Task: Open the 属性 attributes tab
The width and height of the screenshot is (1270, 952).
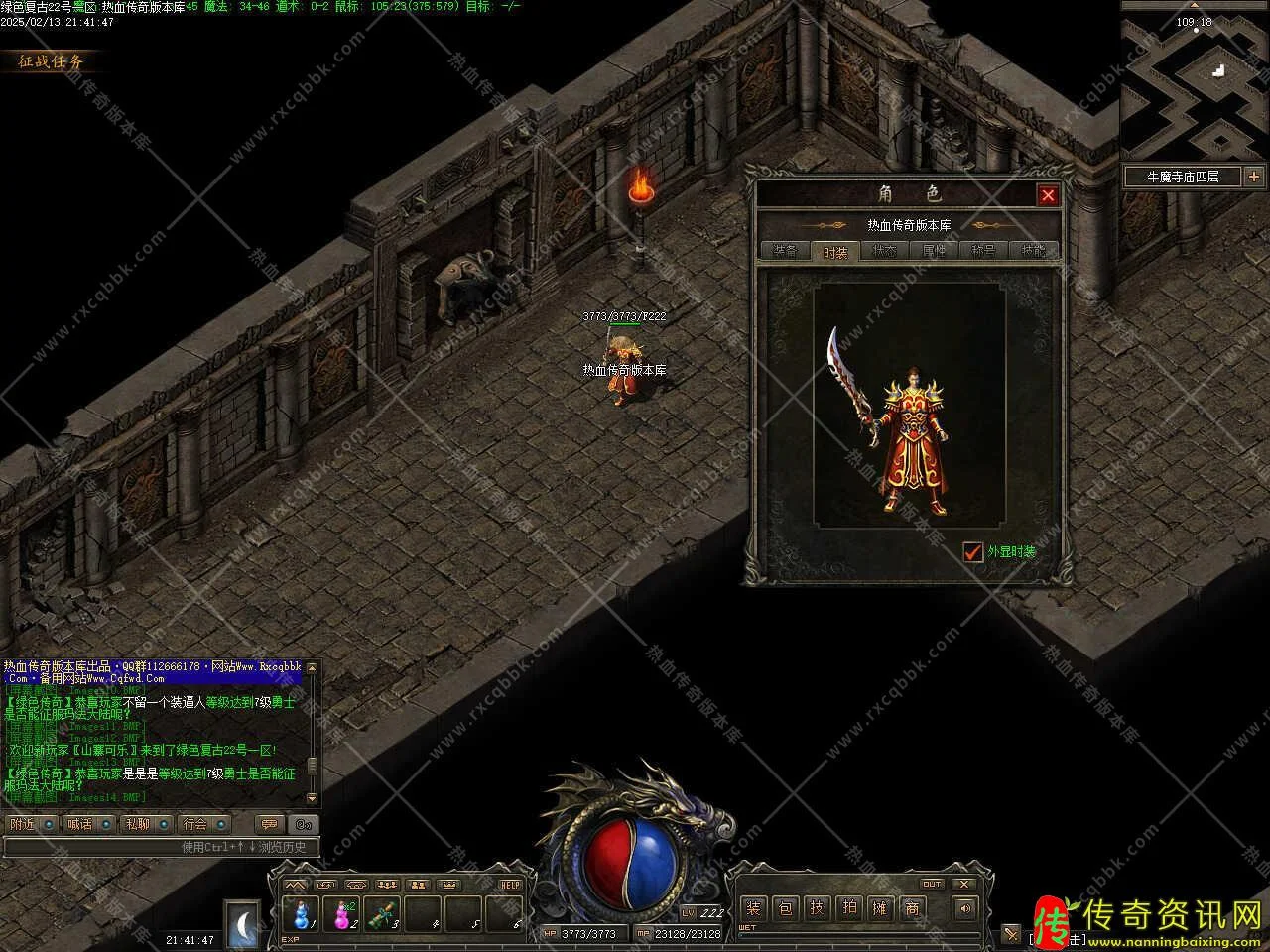Action: pyautogui.click(x=934, y=251)
